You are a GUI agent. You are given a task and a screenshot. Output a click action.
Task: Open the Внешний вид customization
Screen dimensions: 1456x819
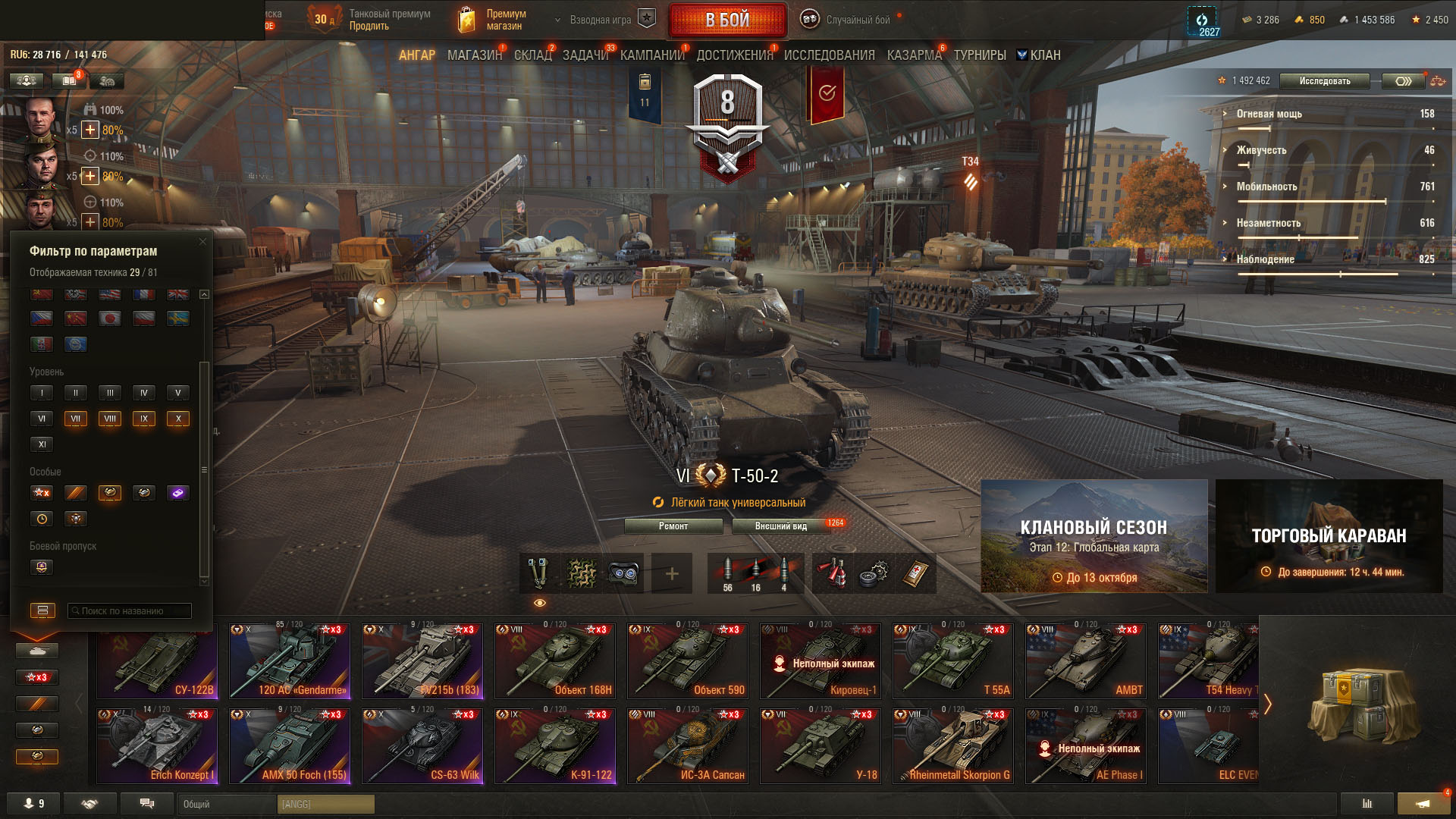780,526
